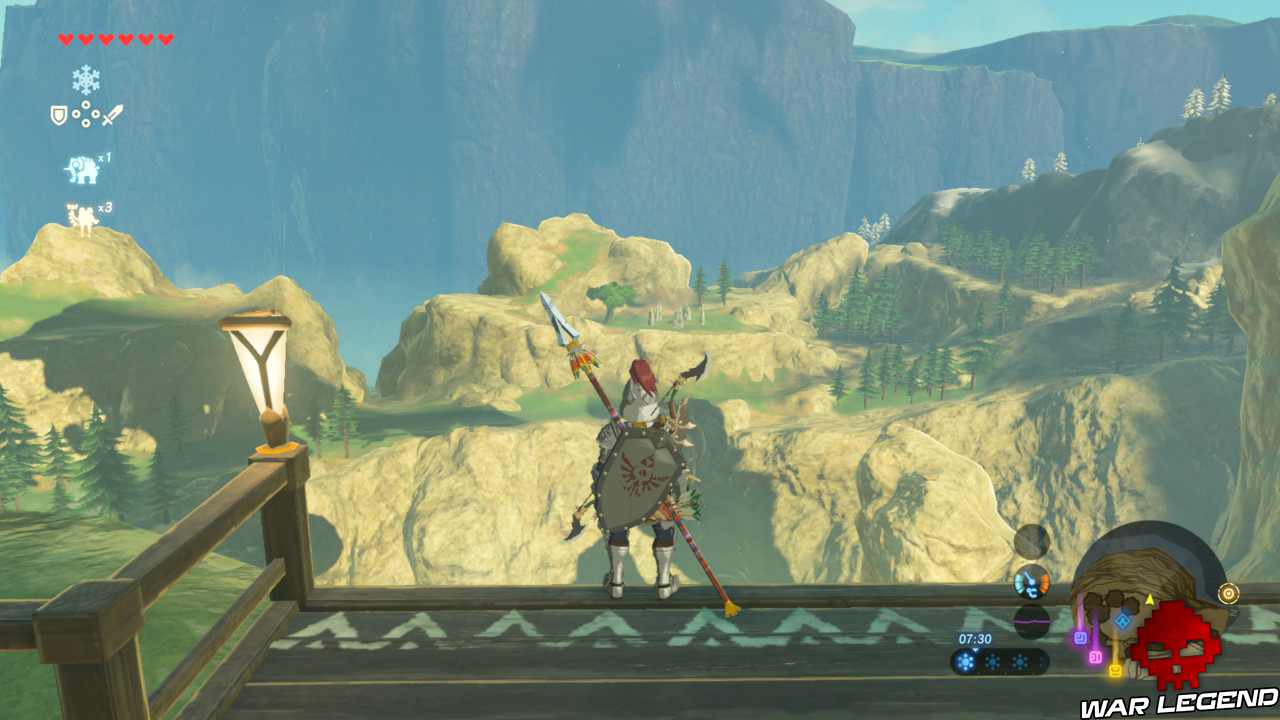Click the yellow player arrow on the minimap
This screenshot has width=1280, height=720.
click(1150, 599)
